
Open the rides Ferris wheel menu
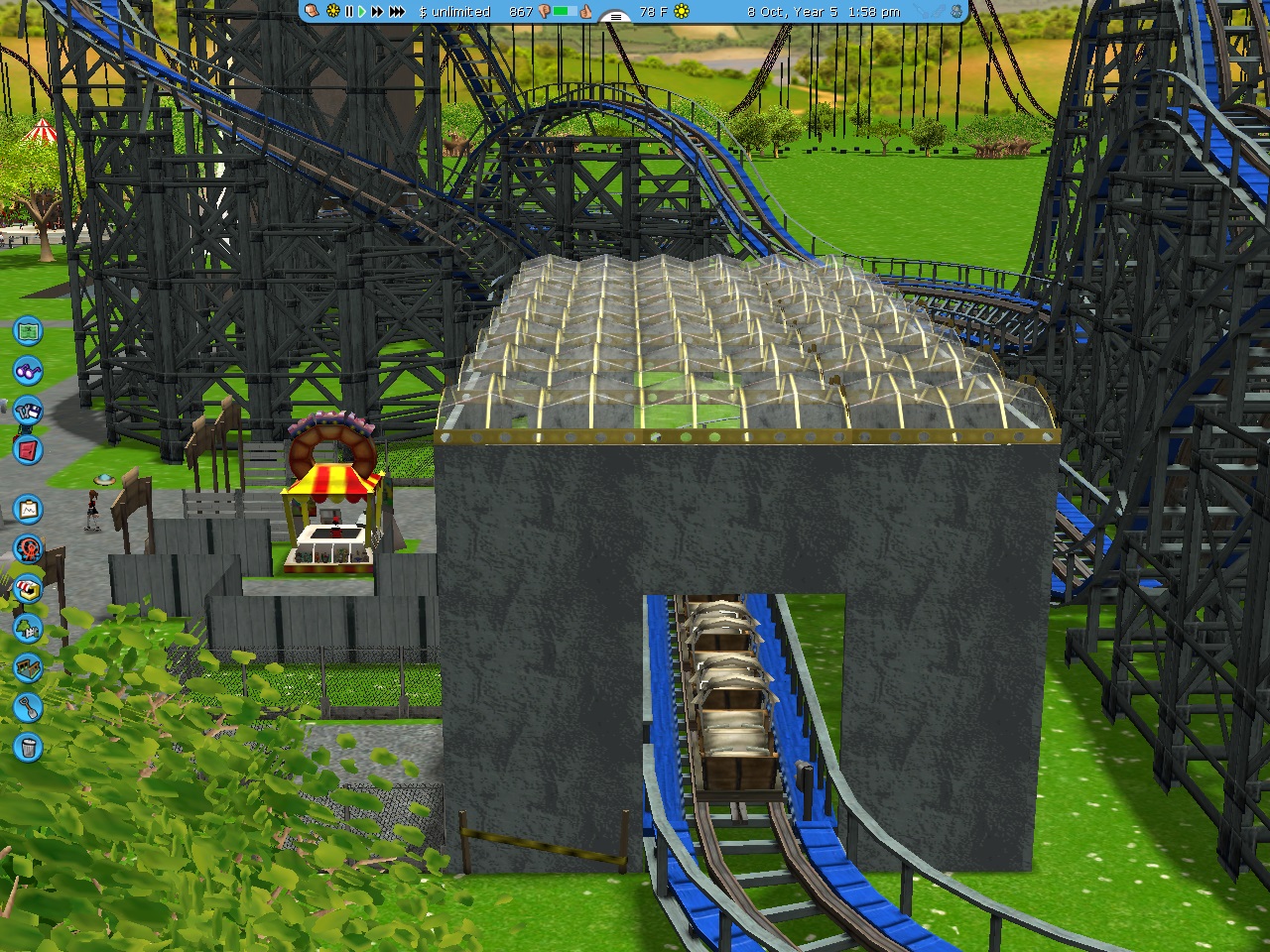[x=28, y=548]
